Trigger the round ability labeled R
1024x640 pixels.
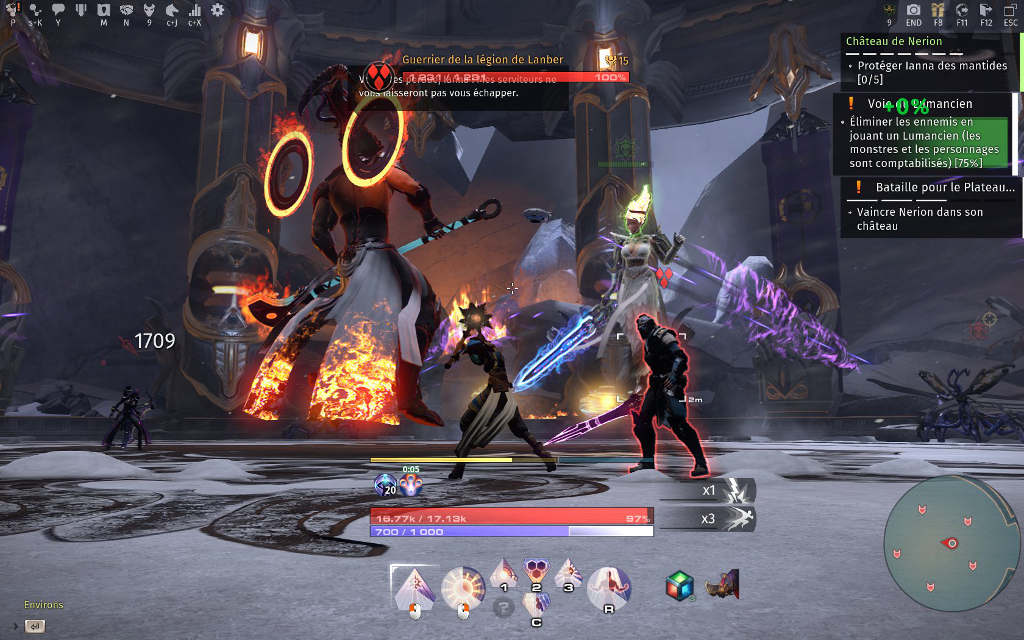608,586
